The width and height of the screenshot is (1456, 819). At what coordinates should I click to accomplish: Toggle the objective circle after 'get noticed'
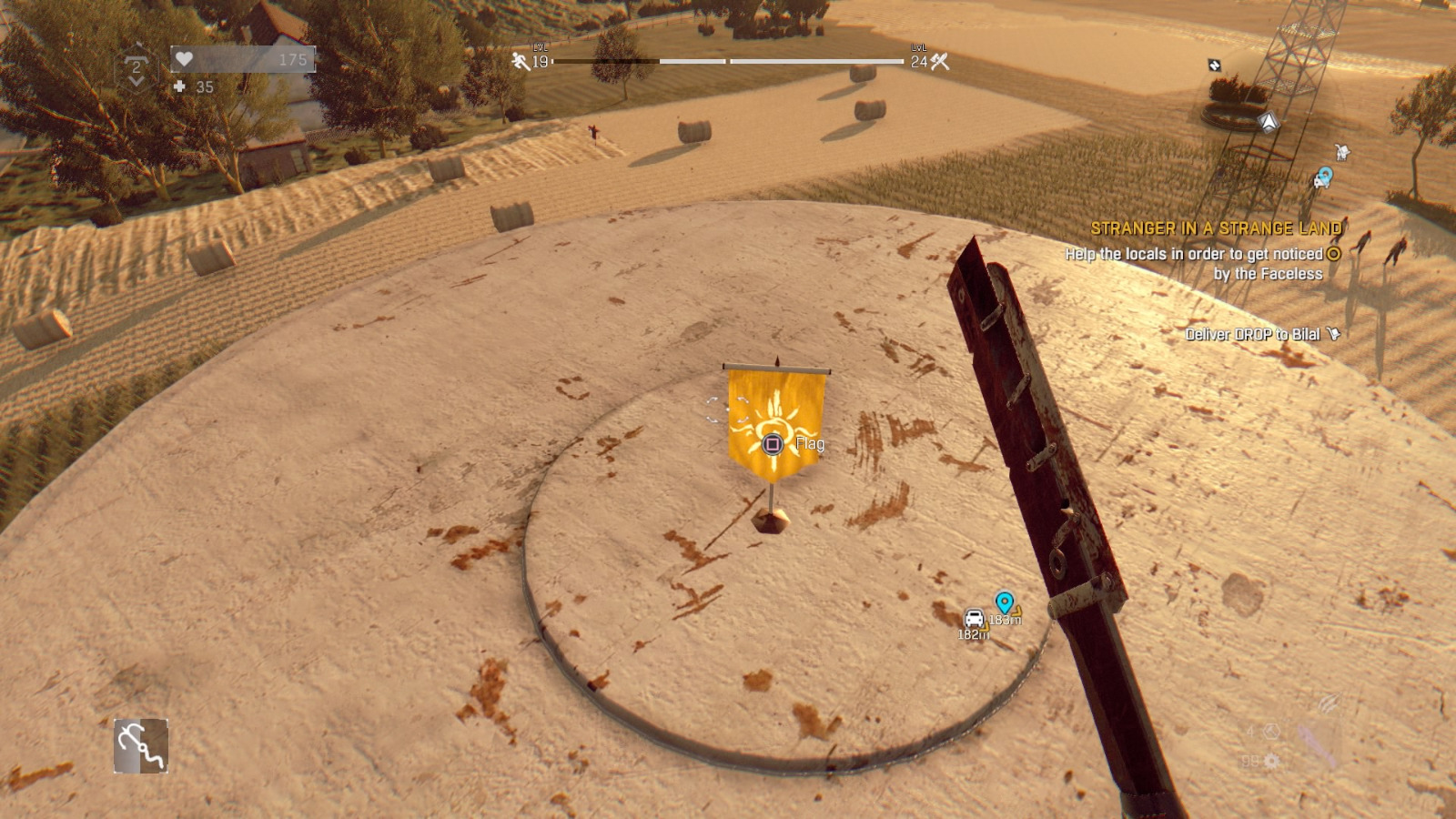[x=1336, y=256]
